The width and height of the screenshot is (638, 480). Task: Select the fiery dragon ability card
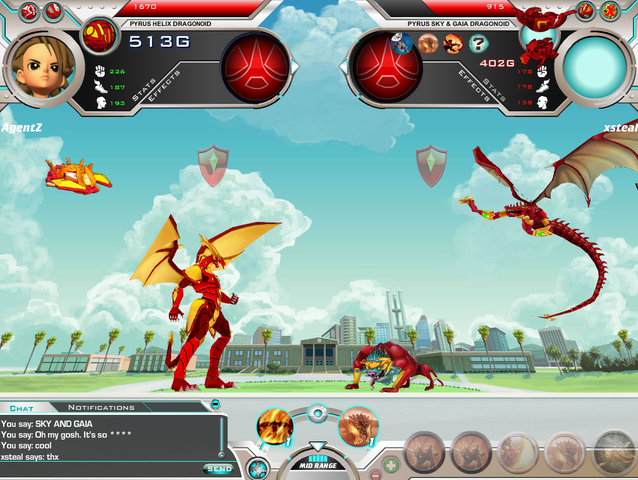(x=274, y=427)
